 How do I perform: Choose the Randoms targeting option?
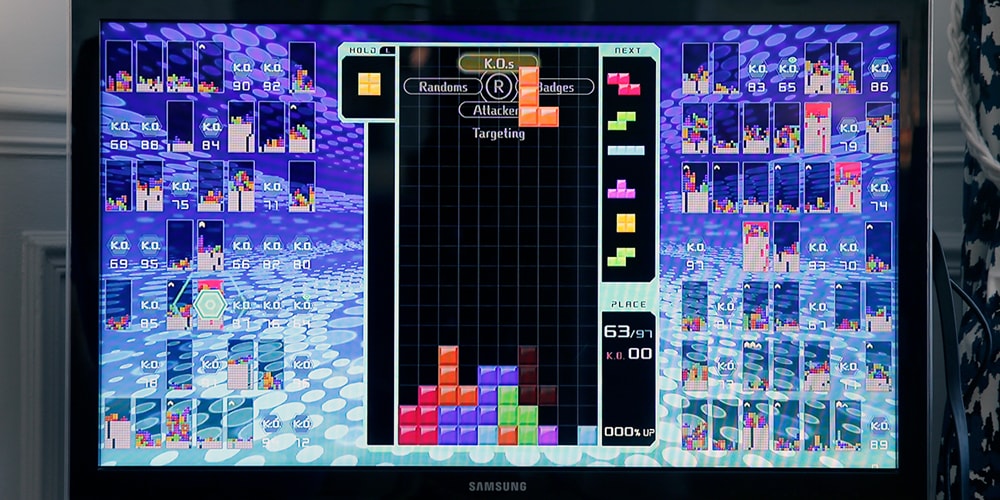(443, 87)
